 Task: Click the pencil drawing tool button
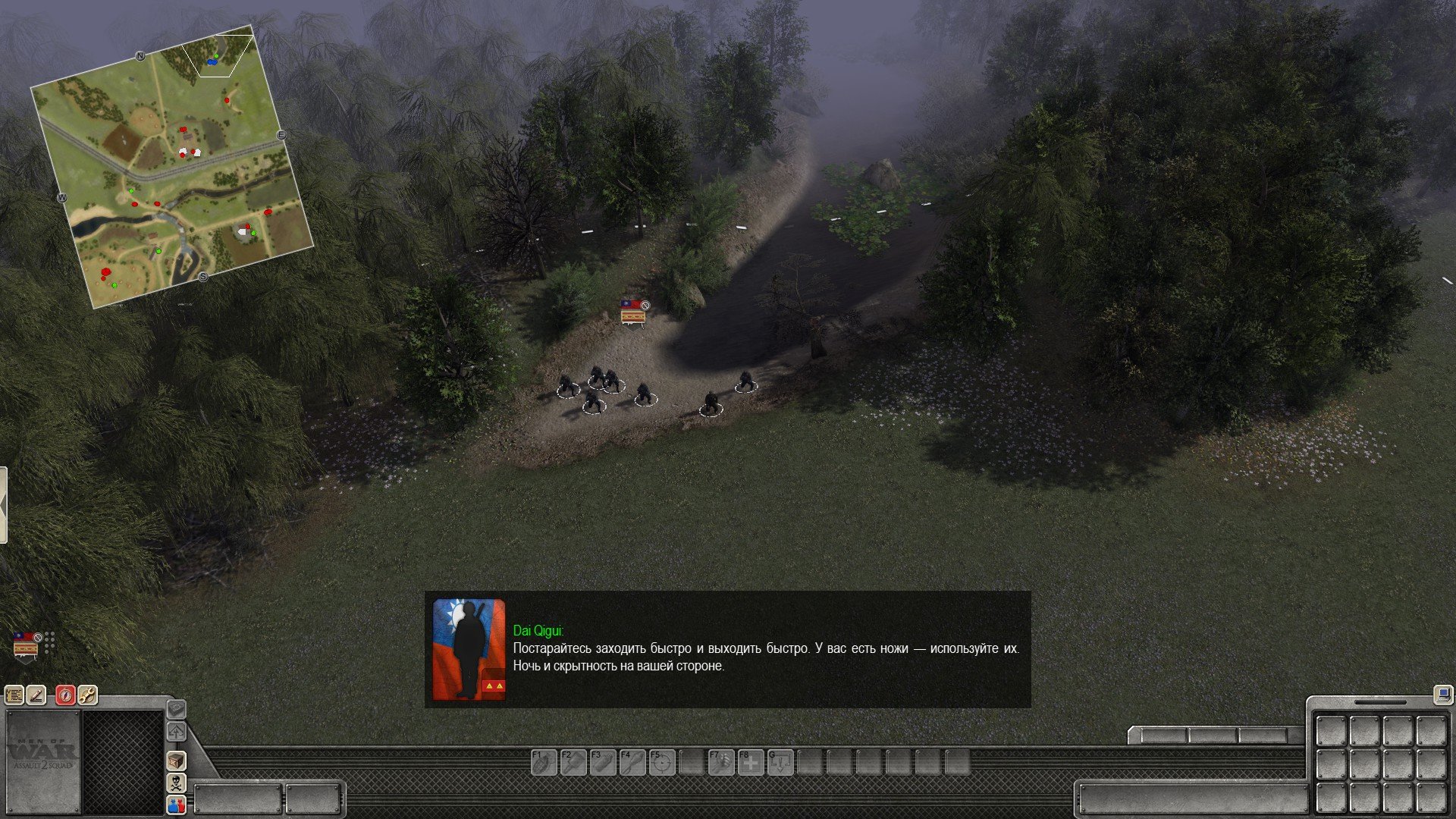point(36,695)
